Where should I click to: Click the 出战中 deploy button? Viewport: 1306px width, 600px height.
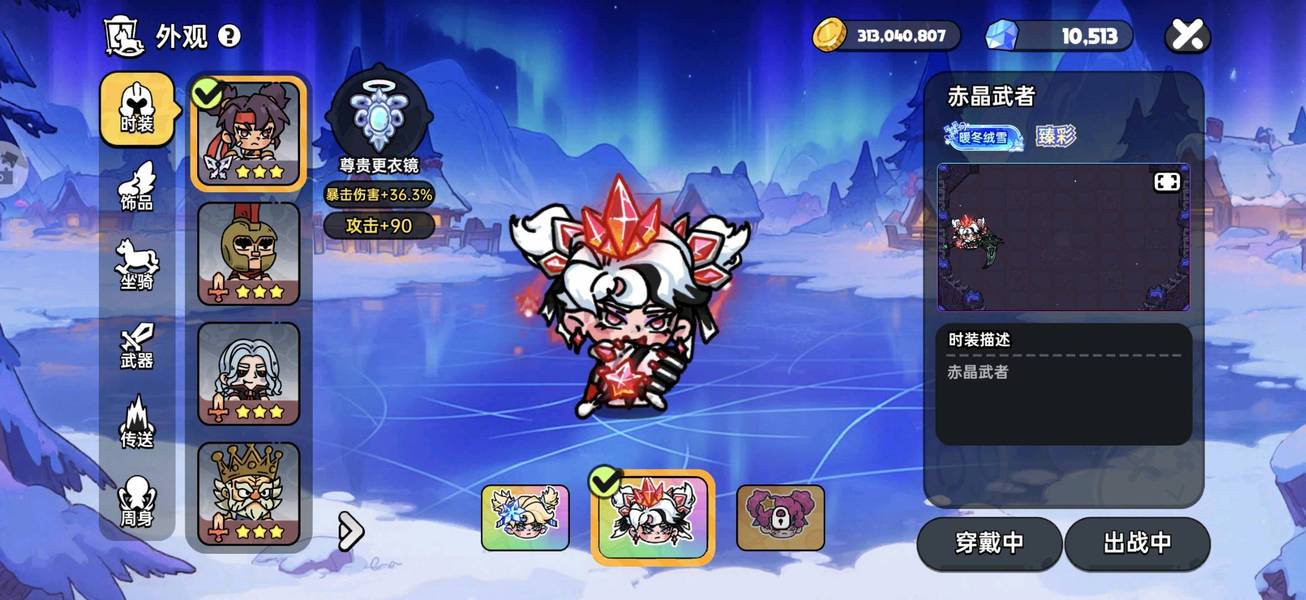[x=1137, y=543]
